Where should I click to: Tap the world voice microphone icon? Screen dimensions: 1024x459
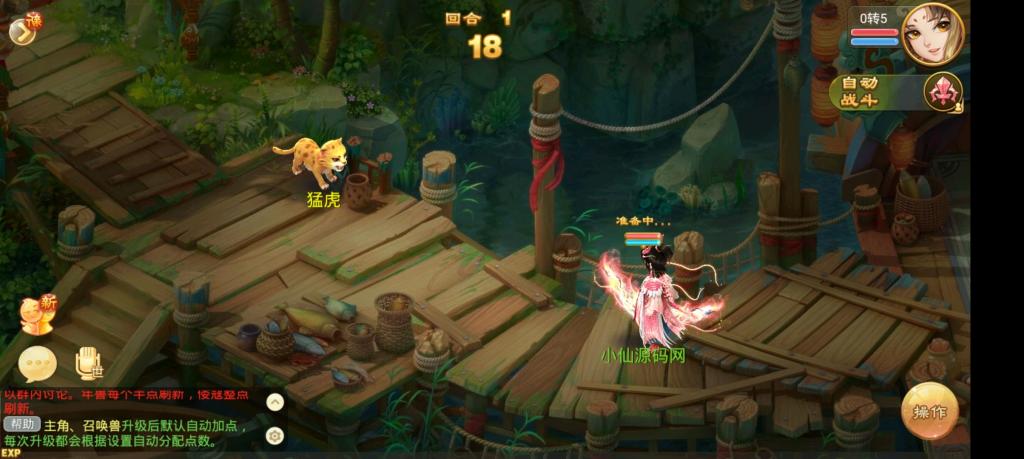[x=89, y=363]
